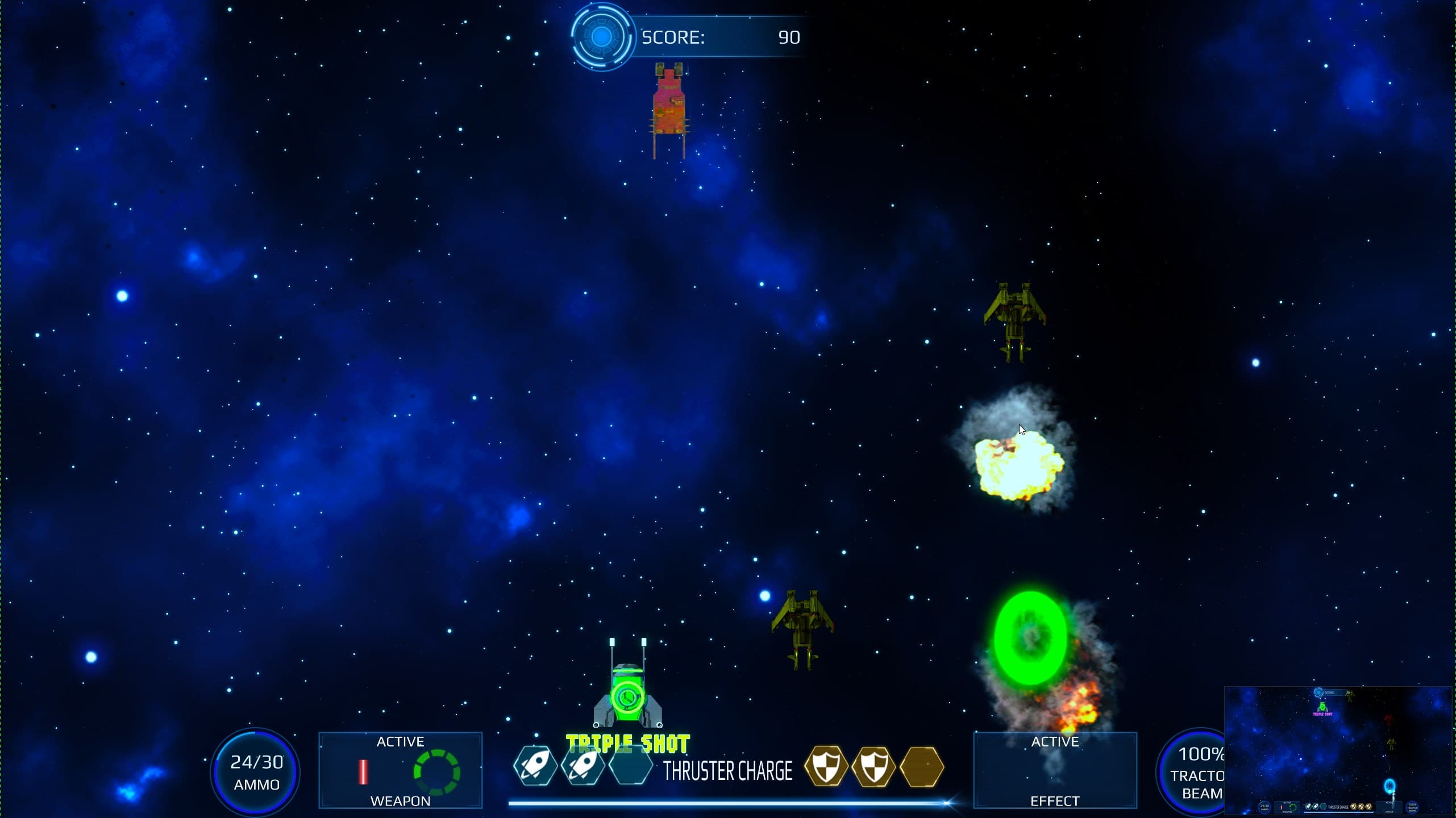Open the circular score emblem near the scoreboard
This screenshot has height=818, width=1456.
(602, 35)
